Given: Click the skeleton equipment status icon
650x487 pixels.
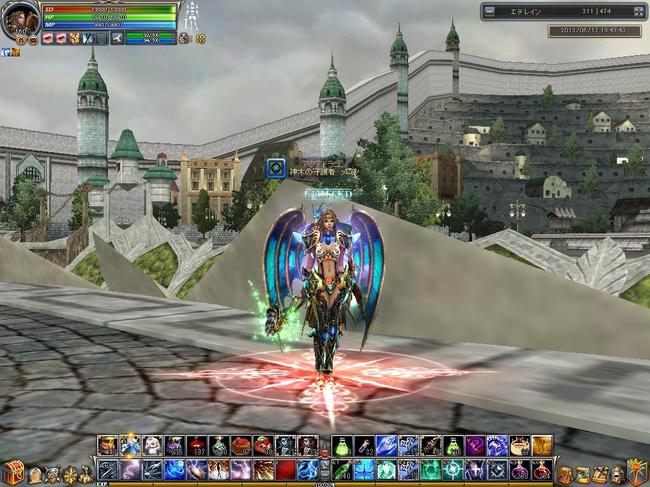Looking at the screenshot, I should click(x=192, y=17).
